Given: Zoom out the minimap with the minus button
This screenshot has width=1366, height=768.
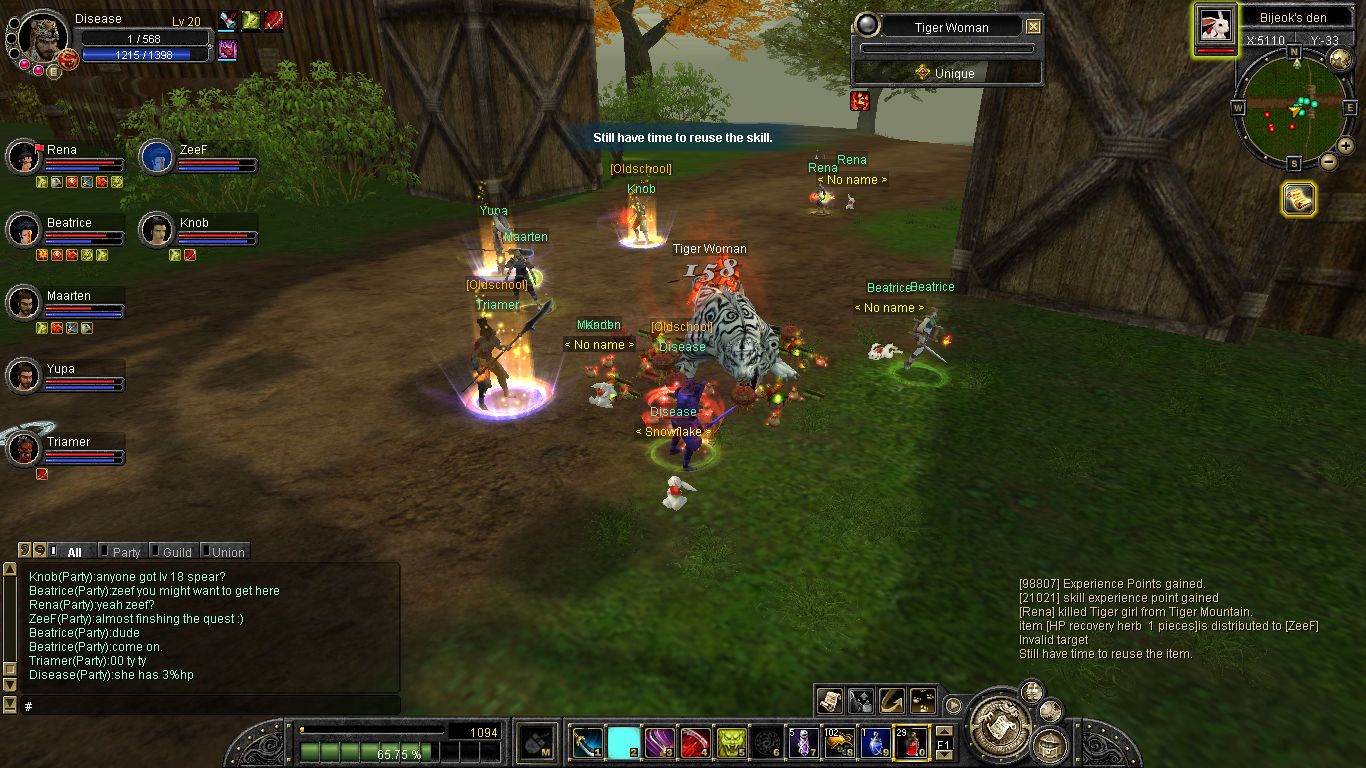Looking at the screenshot, I should pyautogui.click(x=1329, y=162).
